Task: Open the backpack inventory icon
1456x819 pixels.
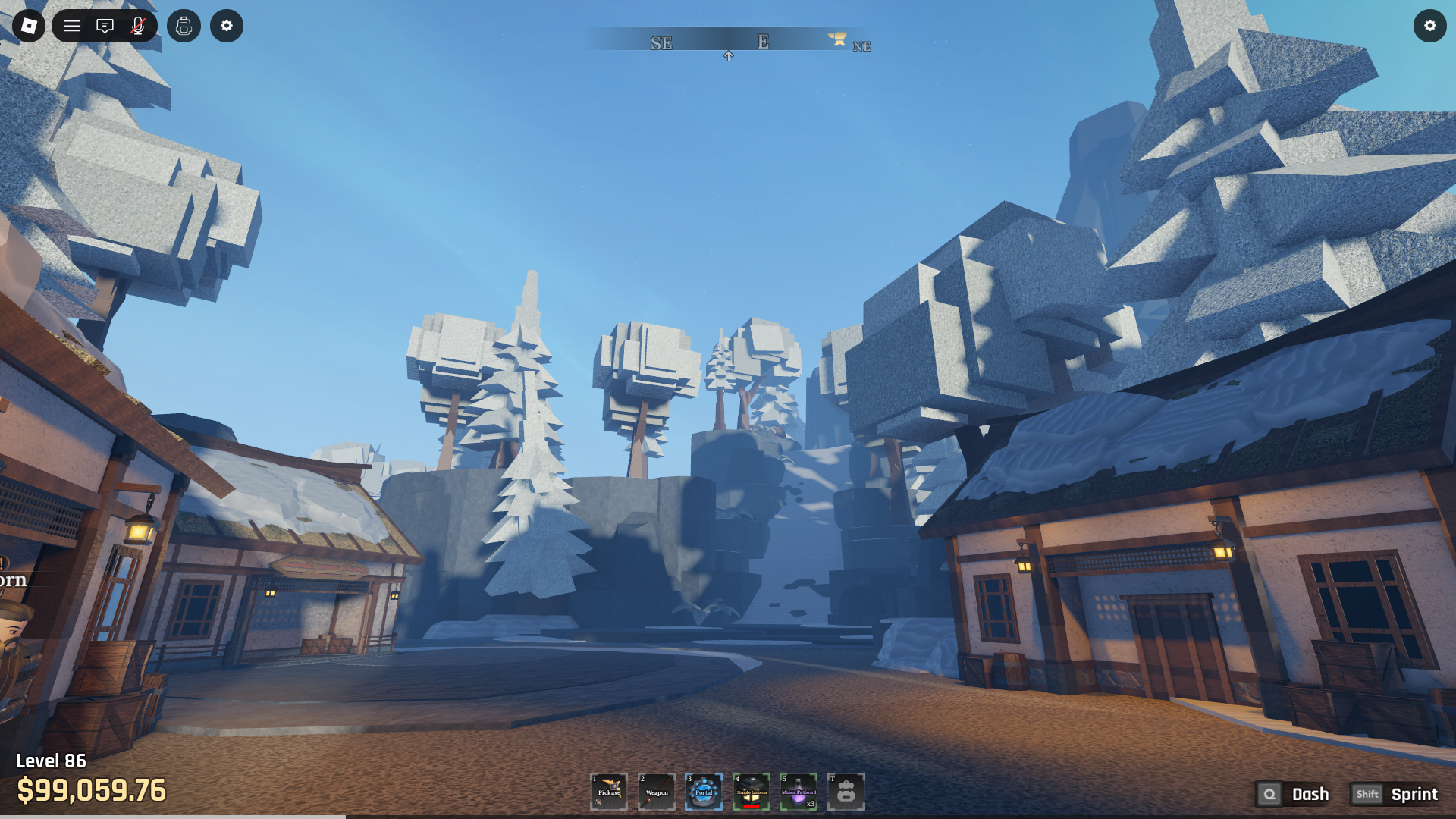Action: pyautogui.click(x=184, y=26)
